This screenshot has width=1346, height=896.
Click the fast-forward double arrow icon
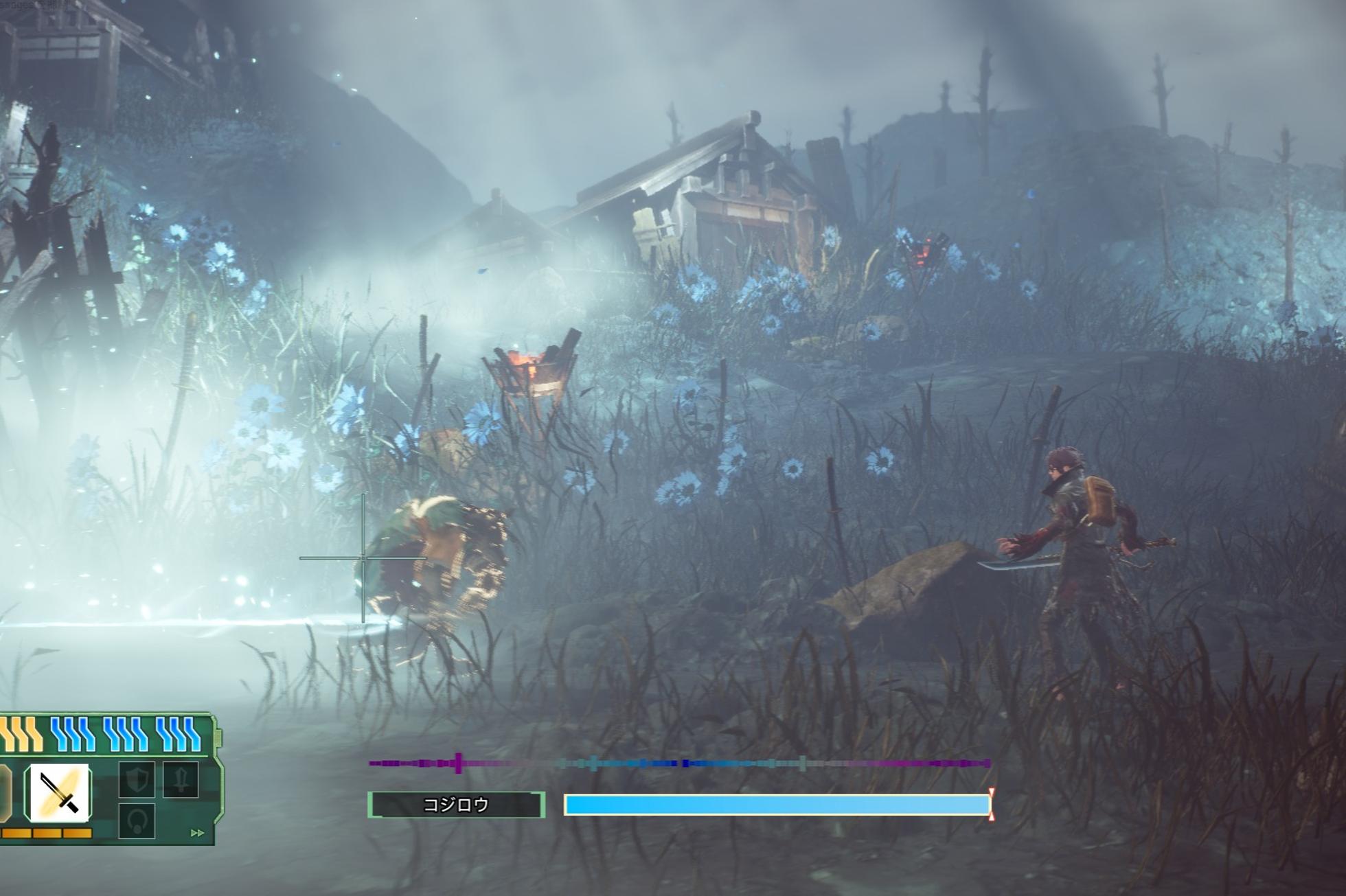[197, 833]
